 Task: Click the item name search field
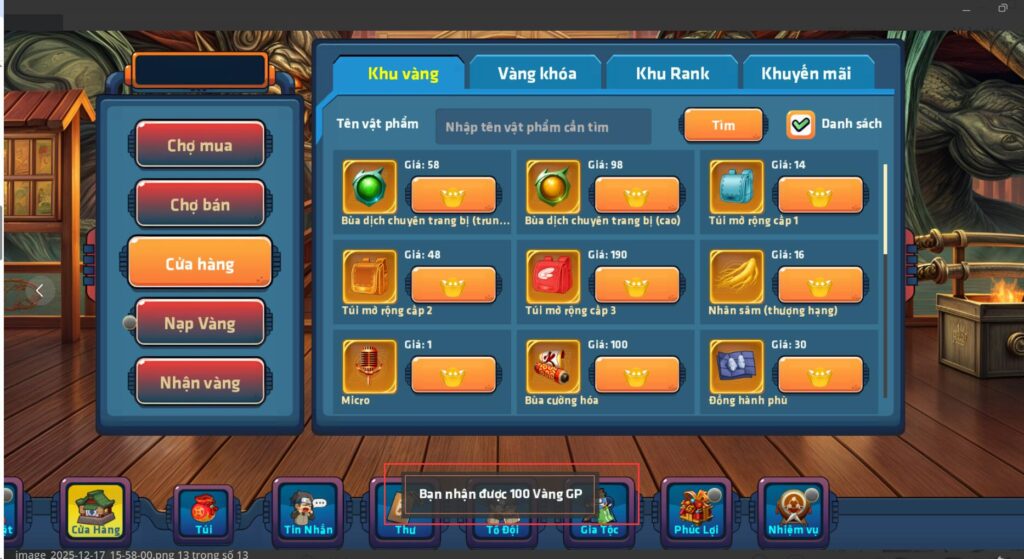tap(543, 127)
